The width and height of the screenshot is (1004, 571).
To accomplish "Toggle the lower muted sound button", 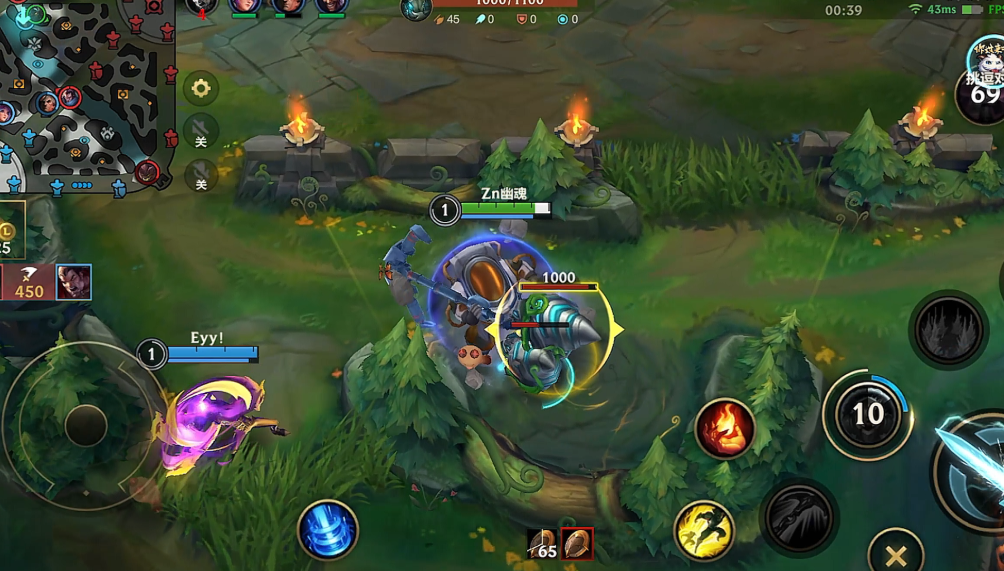I will (201, 178).
